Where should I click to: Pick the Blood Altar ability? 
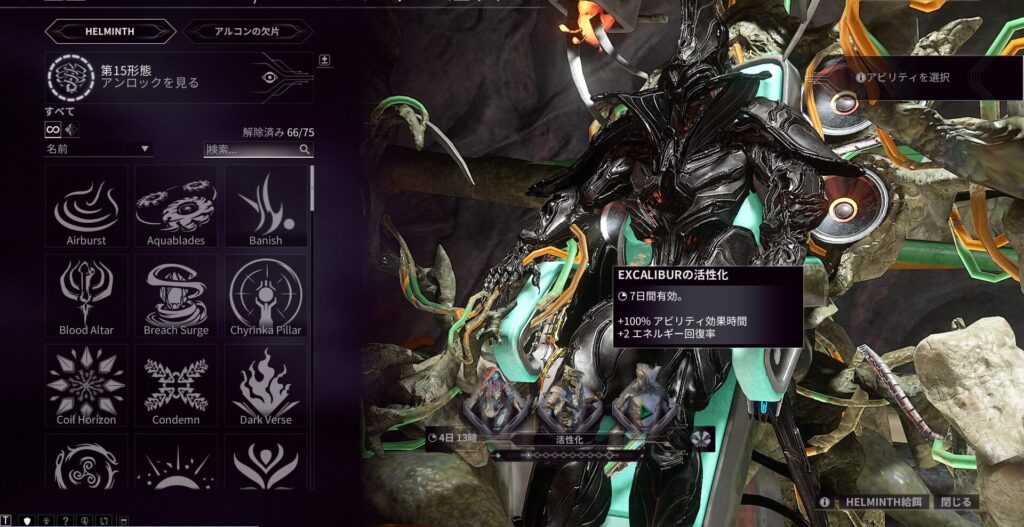click(86, 296)
